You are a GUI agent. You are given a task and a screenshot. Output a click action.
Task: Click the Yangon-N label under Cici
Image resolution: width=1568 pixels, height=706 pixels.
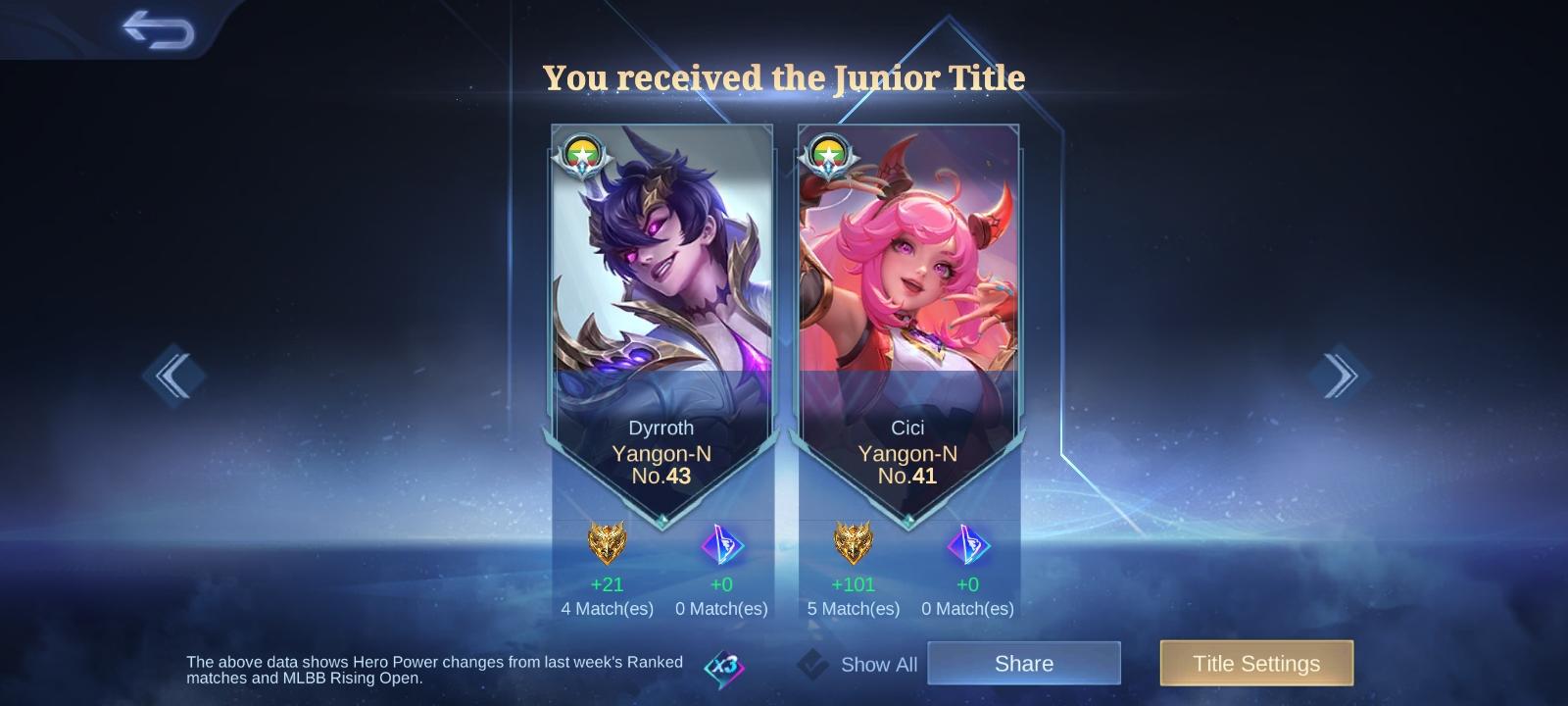click(x=907, y=453)
